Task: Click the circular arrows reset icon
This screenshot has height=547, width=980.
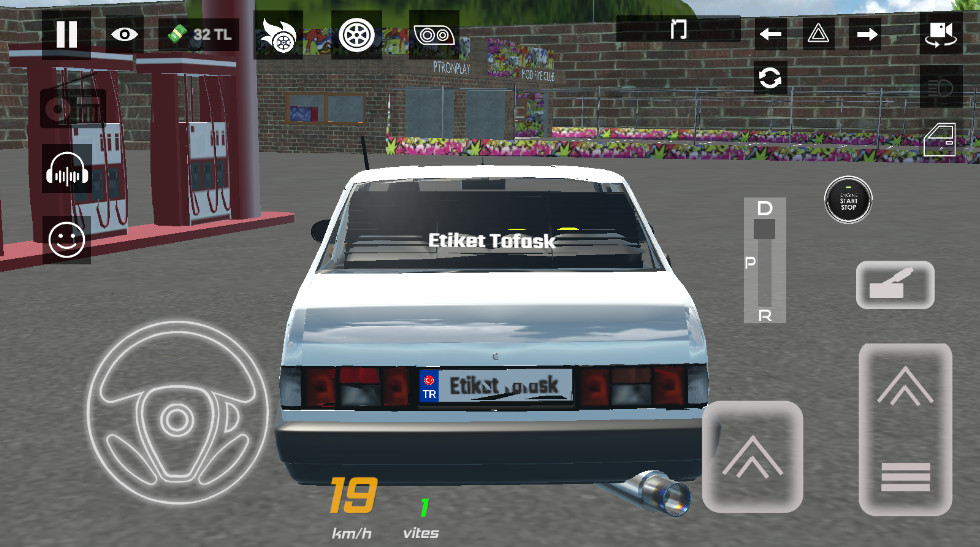Action: (x=770, y=78)
